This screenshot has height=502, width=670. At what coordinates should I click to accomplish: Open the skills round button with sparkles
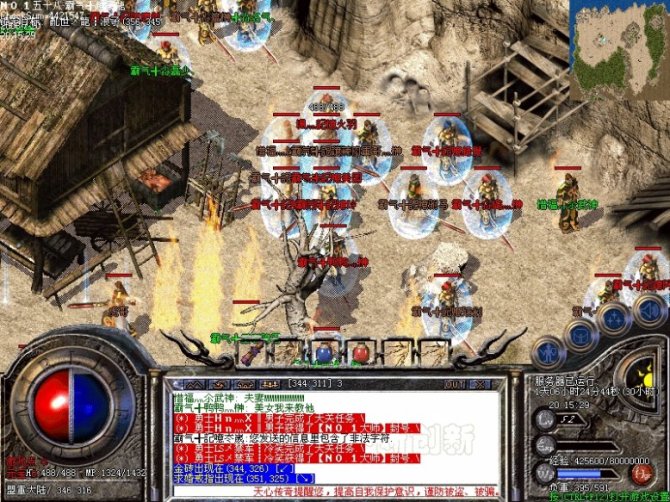(x=613, y=315)
